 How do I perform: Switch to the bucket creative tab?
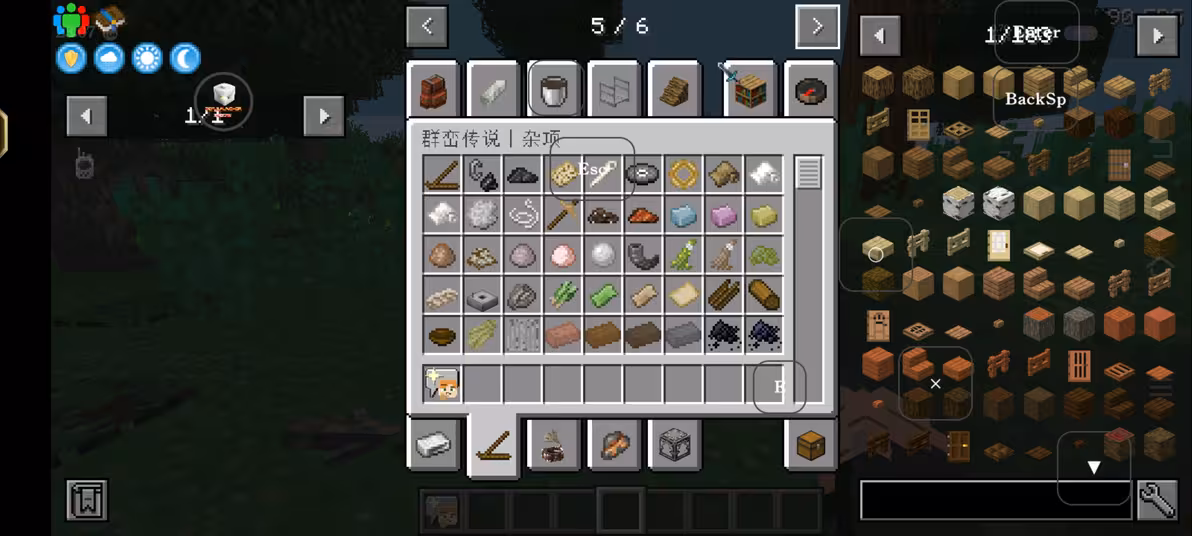tap(554, 92)
